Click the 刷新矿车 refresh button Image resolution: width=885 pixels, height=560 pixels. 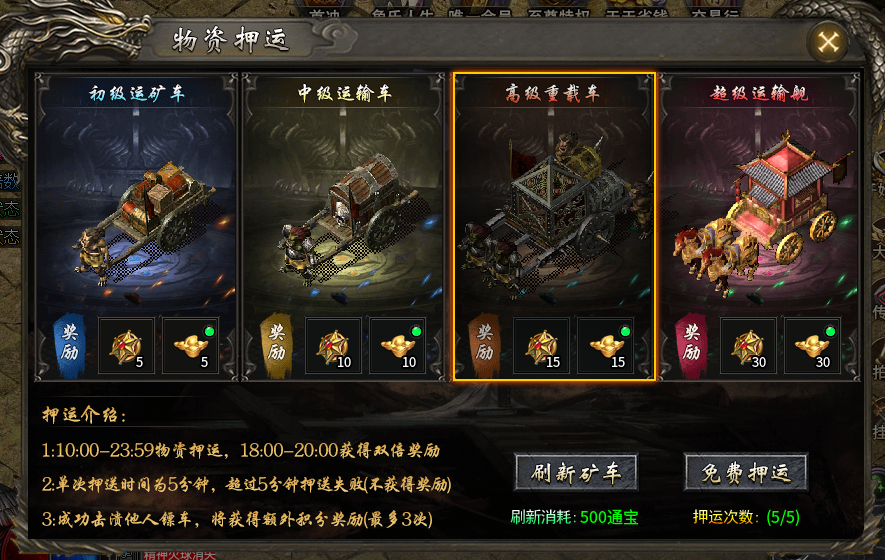coord(575,473)
